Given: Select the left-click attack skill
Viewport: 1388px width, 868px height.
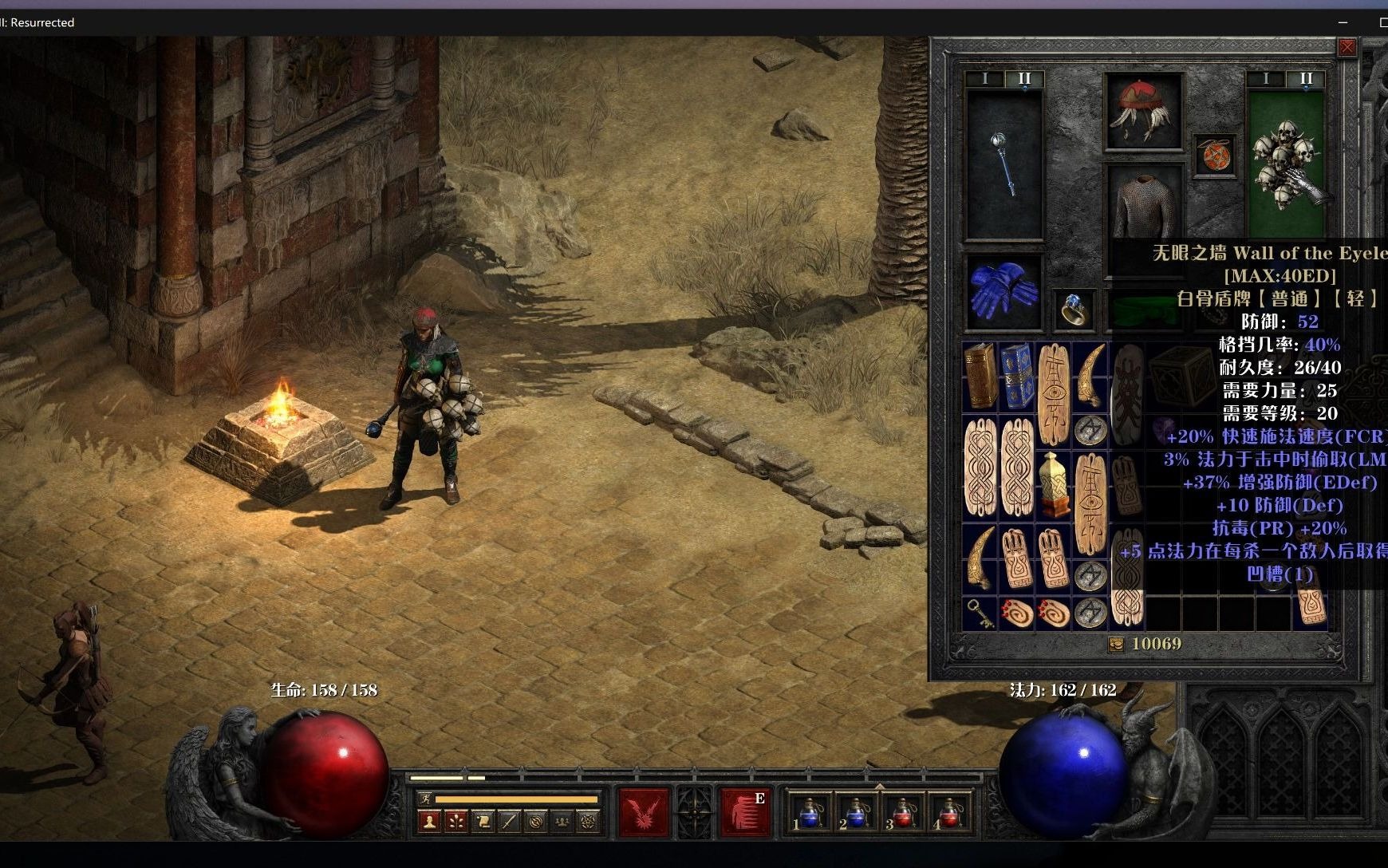Looking at the screenshot, I should pyautogui.click(x=644, y=811).
